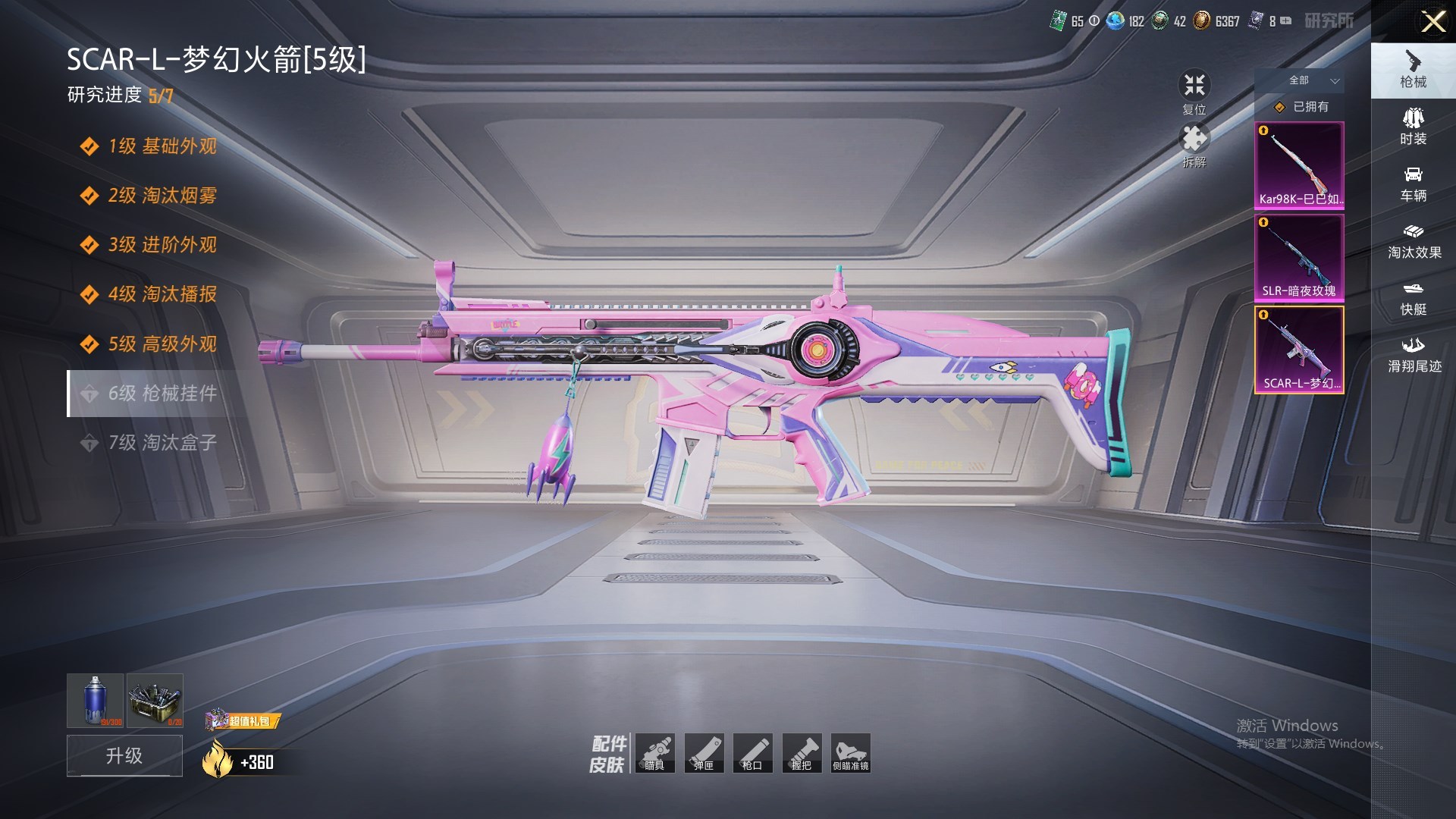Choose the SLR-暗夜玫瑰 skin thumbnail

pyautogui.click(x=1299, y=258)
